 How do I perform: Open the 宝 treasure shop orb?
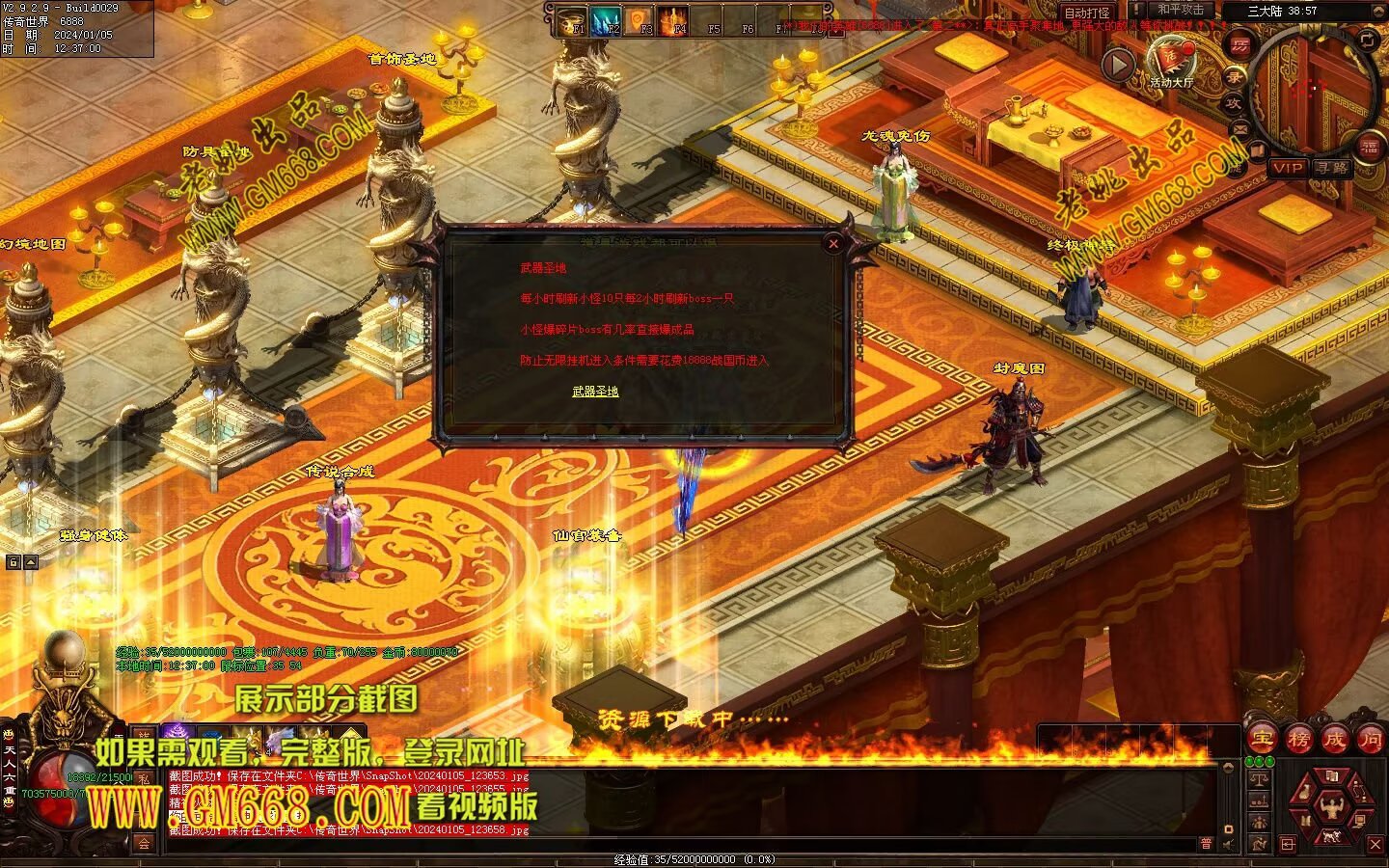tap(1261, 740)
